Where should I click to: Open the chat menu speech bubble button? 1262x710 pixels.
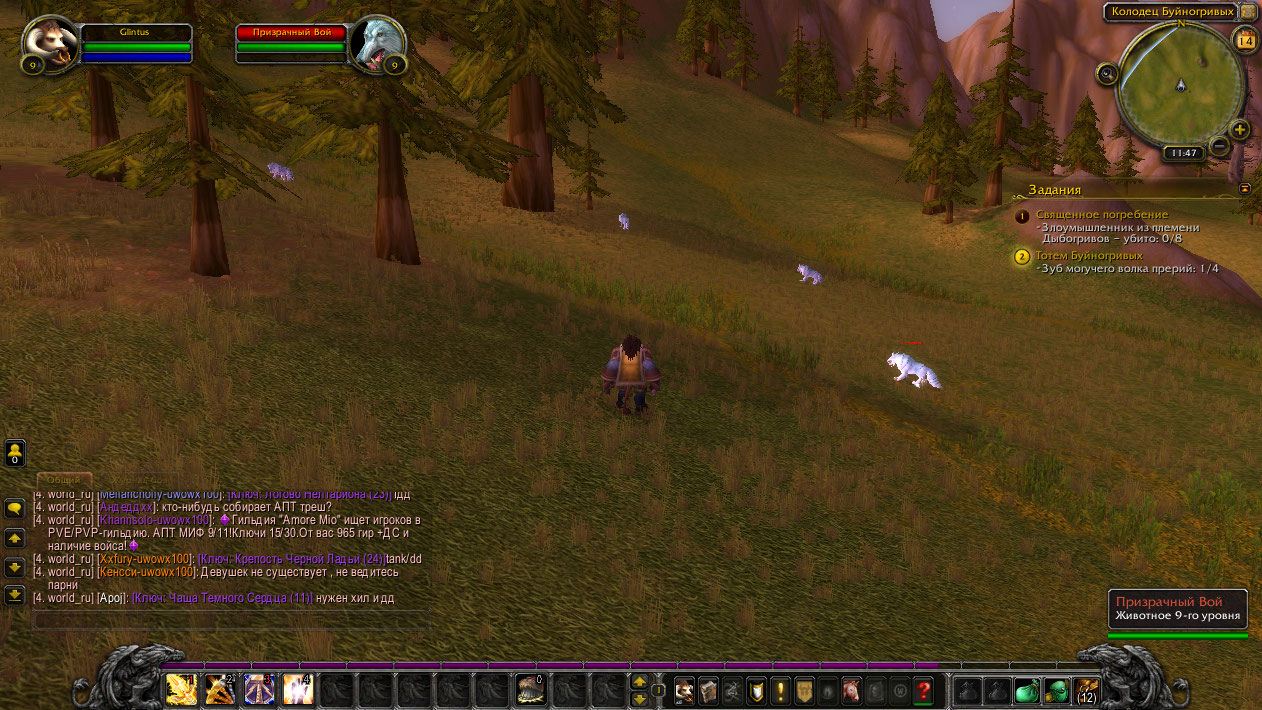(15, 509)
